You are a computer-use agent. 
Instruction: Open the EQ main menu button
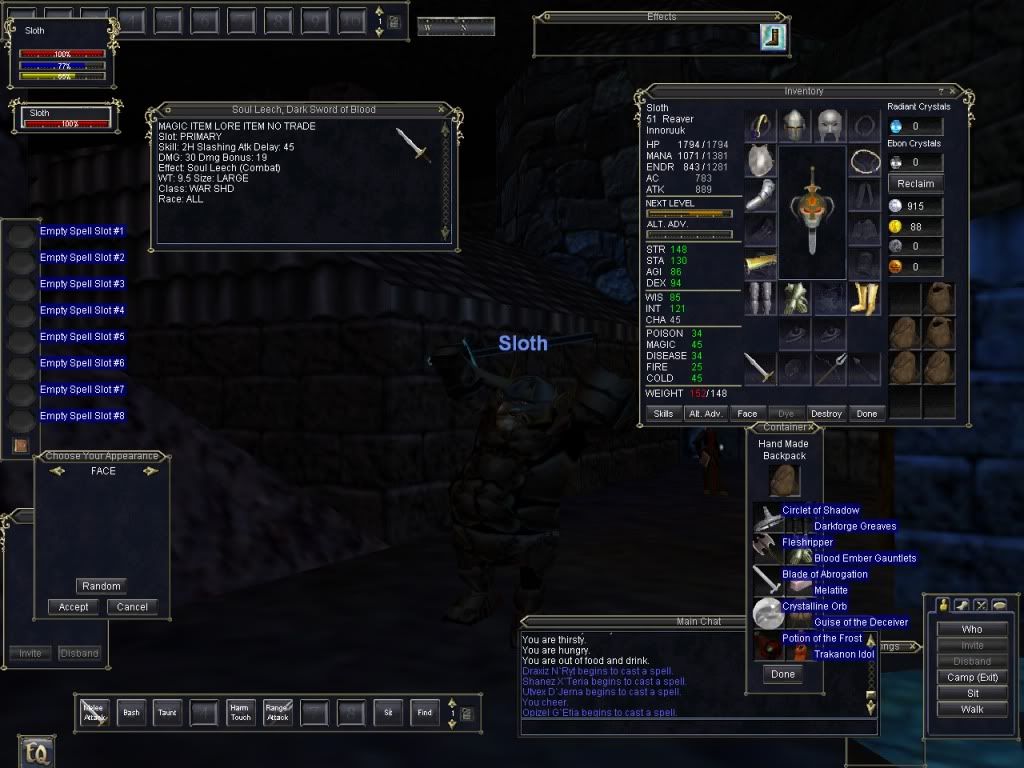tap(35, 749)
